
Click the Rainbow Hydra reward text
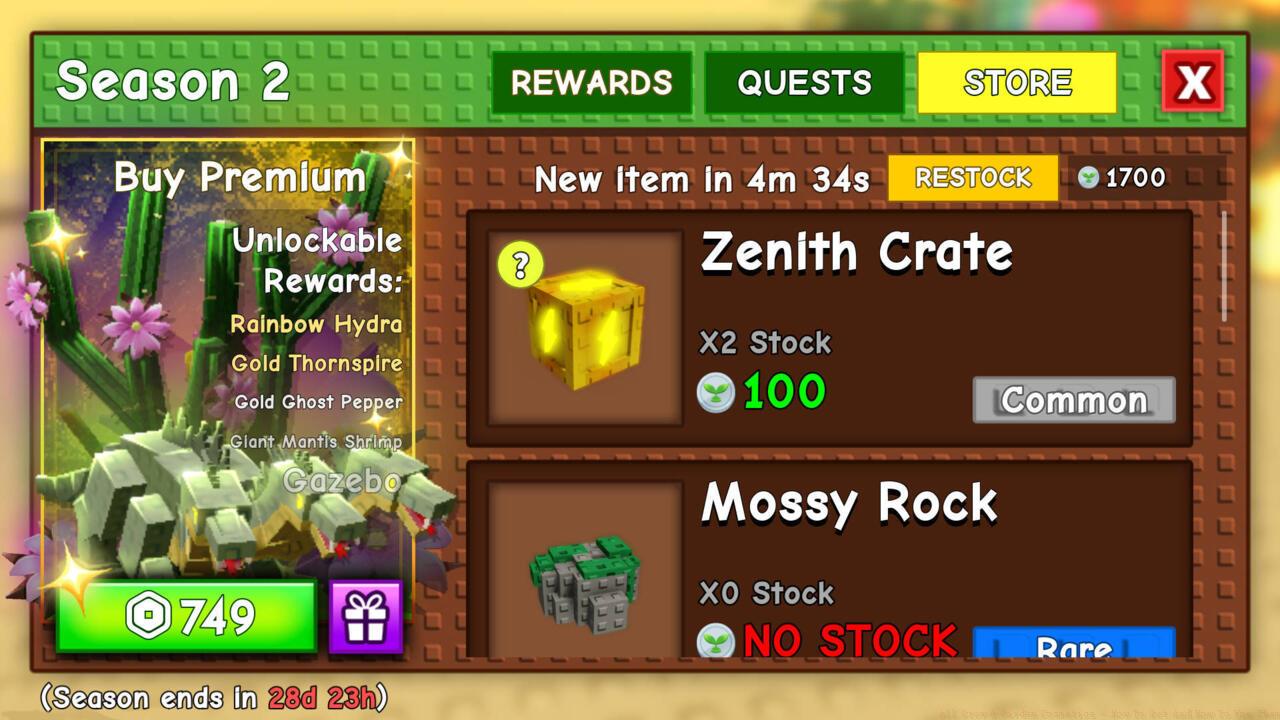click(317, 324)
